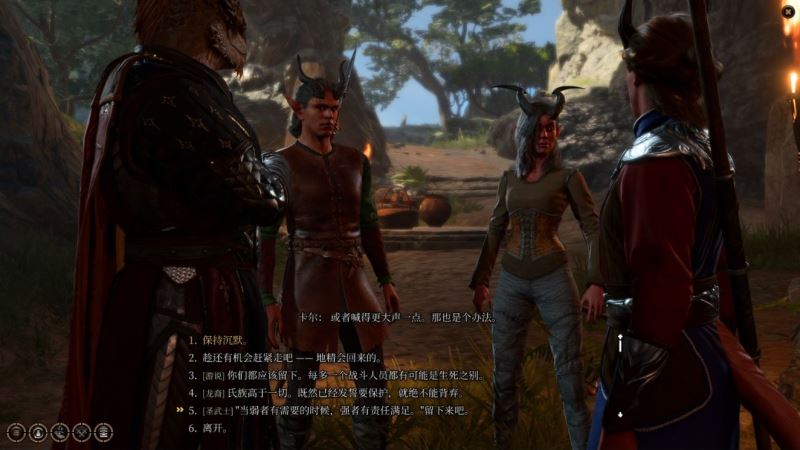Click the rightmost round icon in the bottom bar
Screen dimensions: 800x450
[x=103, y=432]
